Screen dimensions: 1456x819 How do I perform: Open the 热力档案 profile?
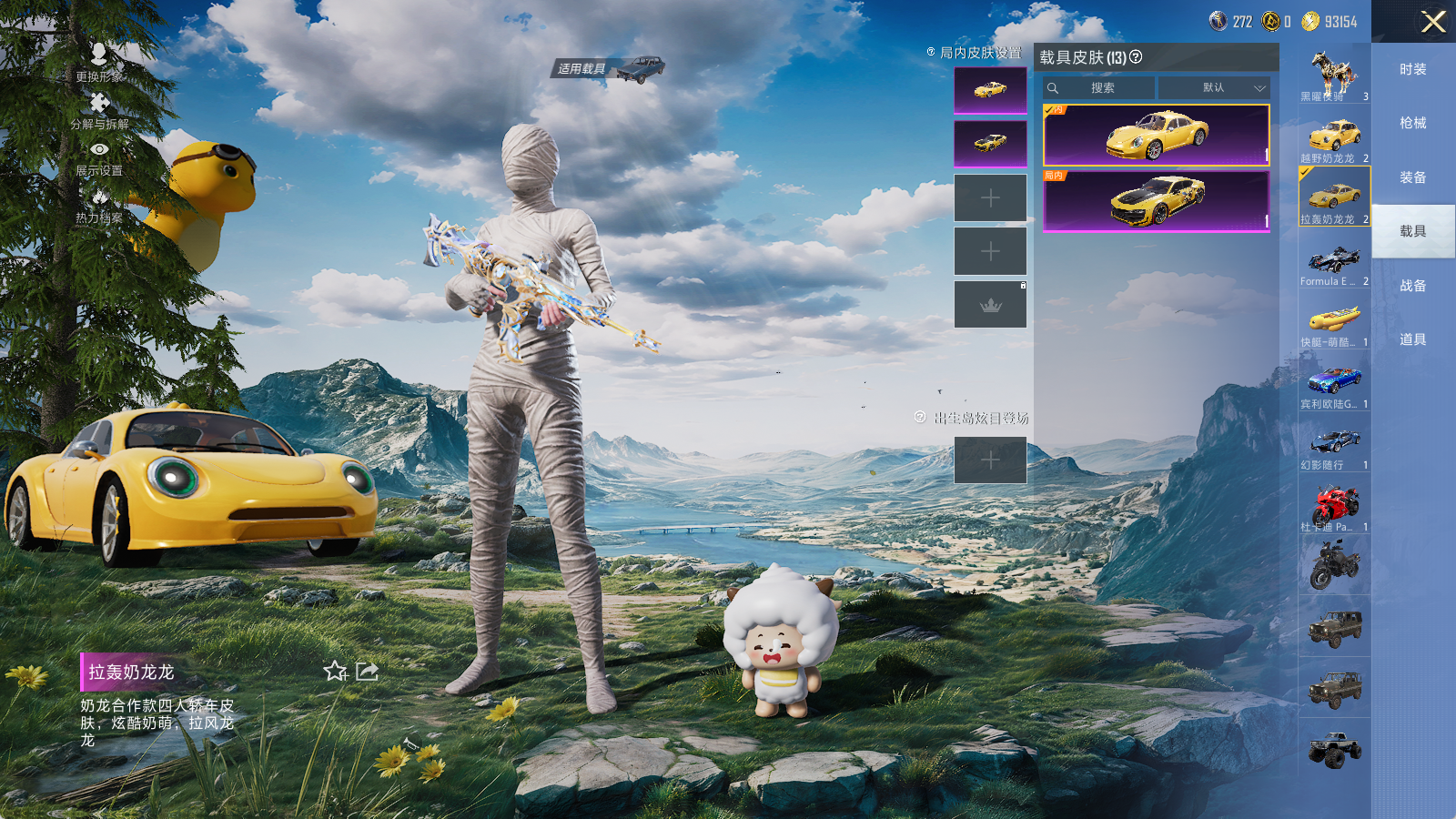tap(99, 204)
